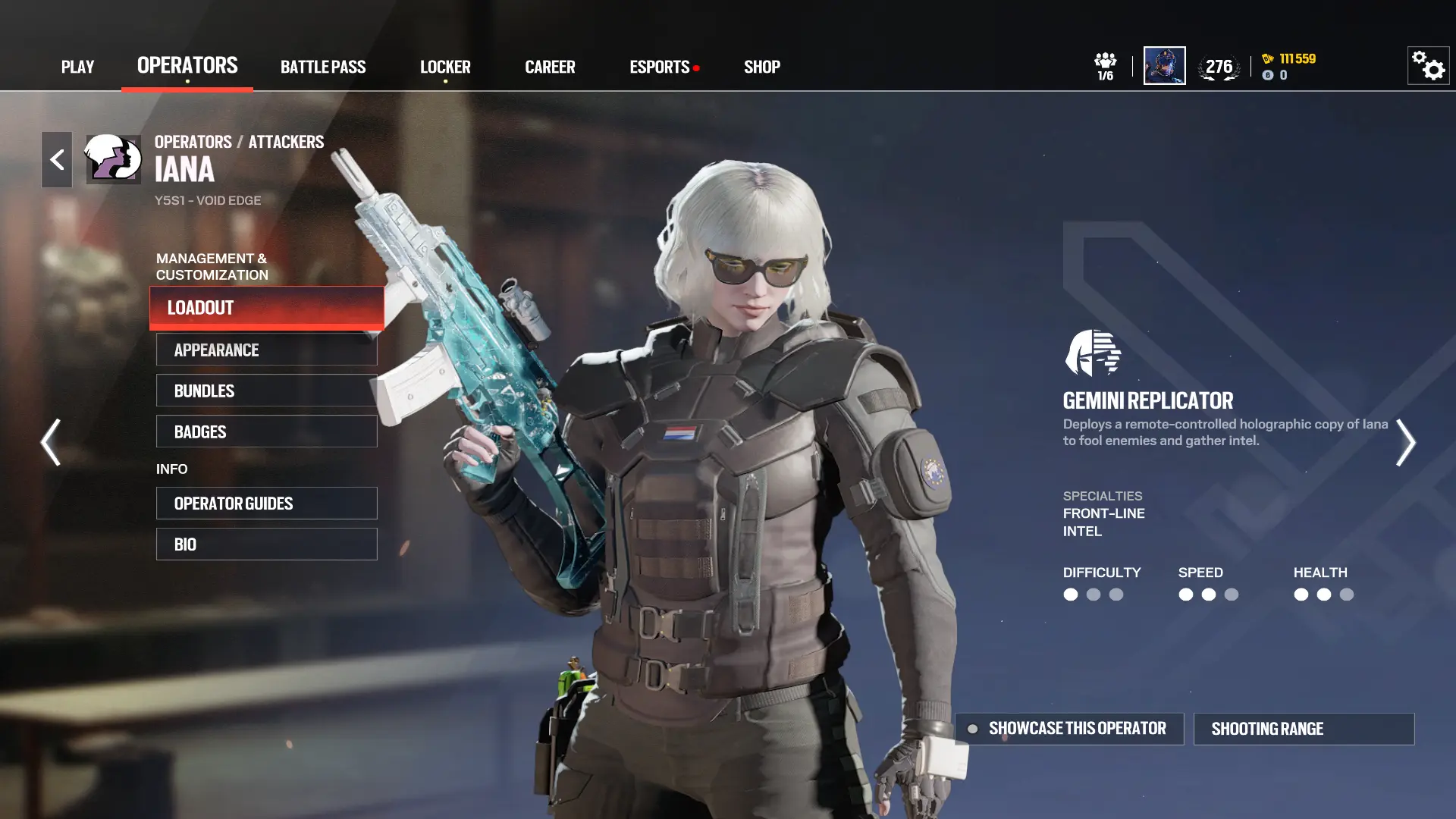
Task: Open the squad party icon
Action: point(1105,66)
